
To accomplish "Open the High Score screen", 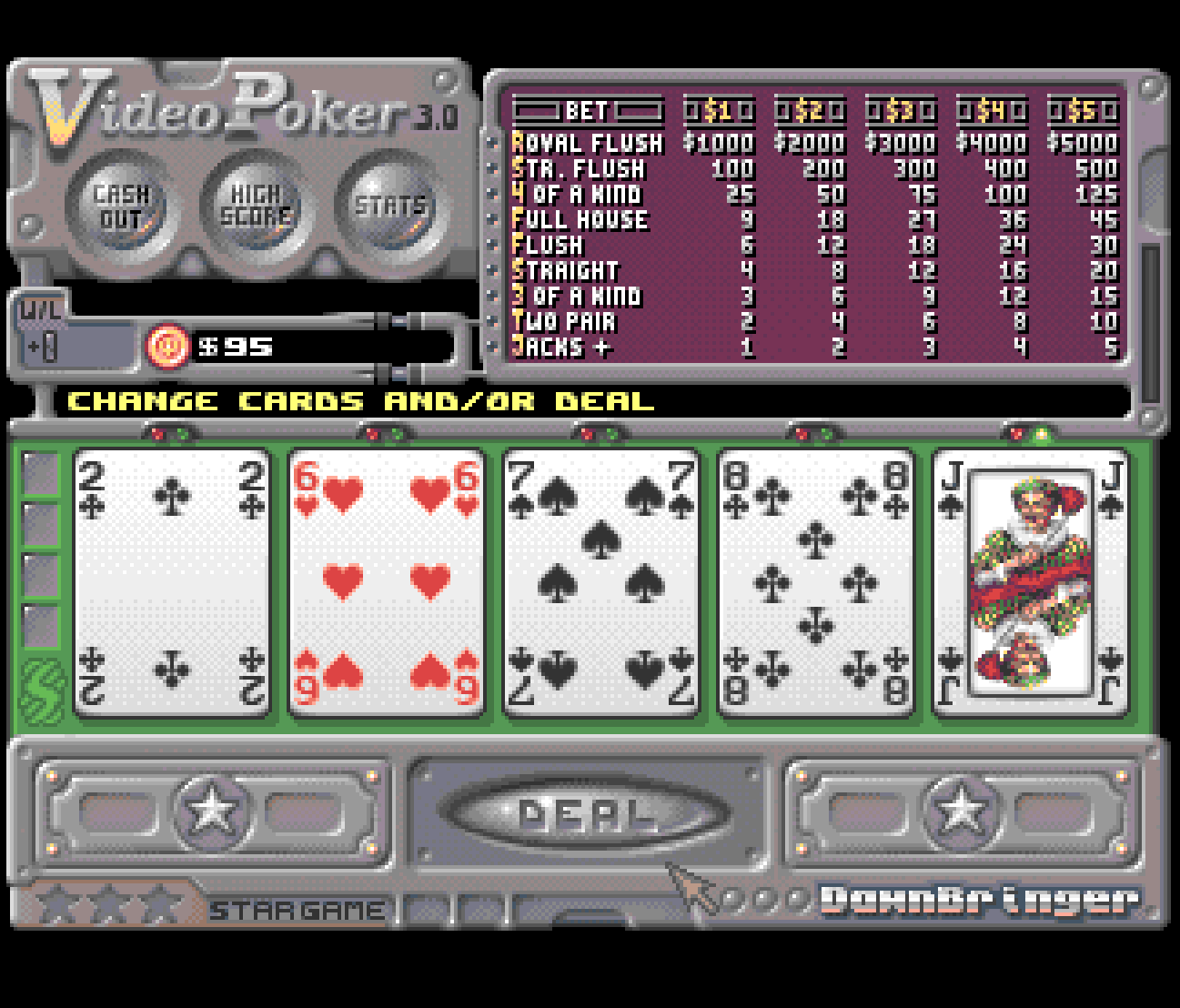I will point(257,207).
